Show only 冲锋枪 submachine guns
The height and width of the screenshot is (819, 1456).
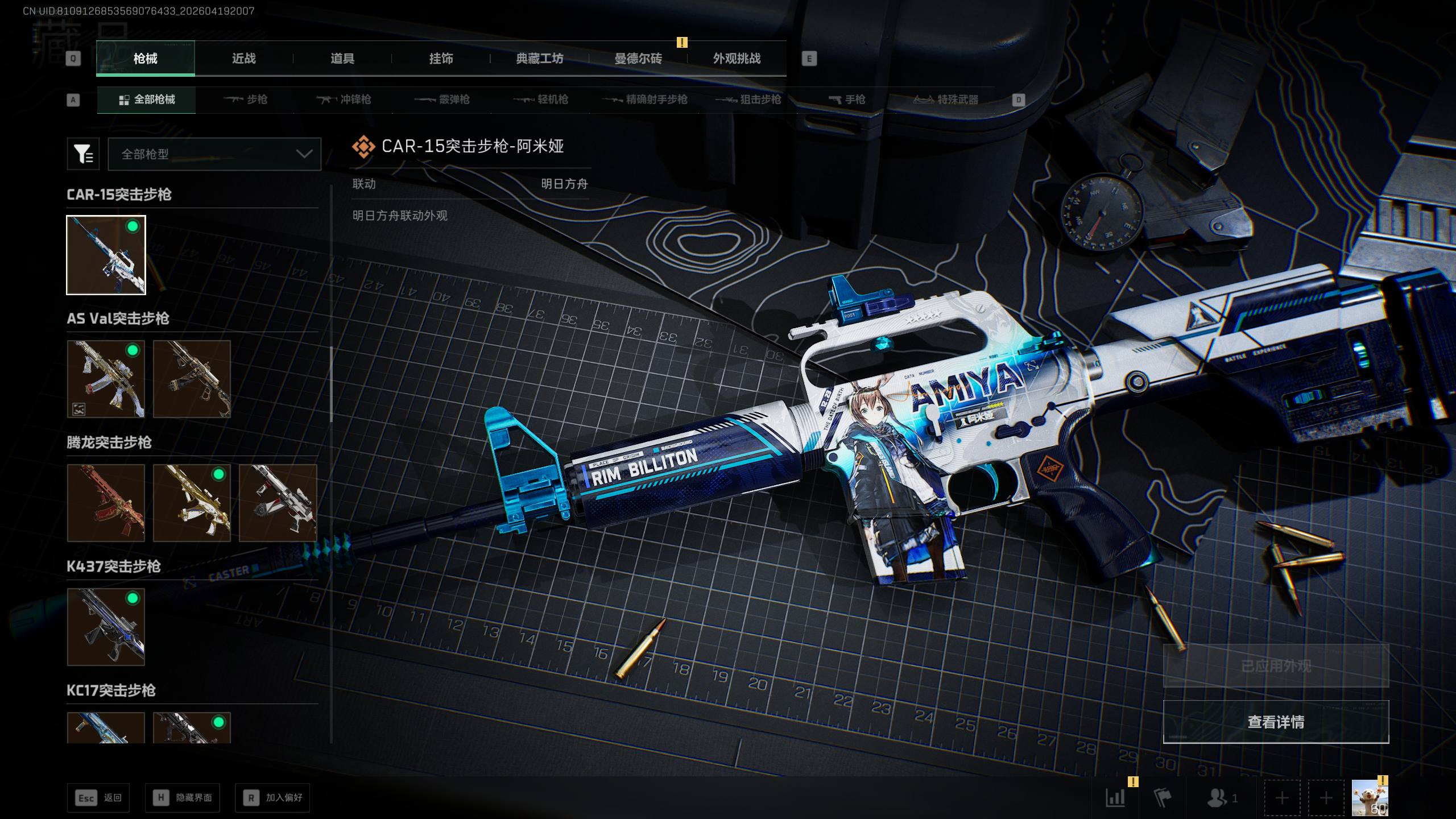click(344, 100)
